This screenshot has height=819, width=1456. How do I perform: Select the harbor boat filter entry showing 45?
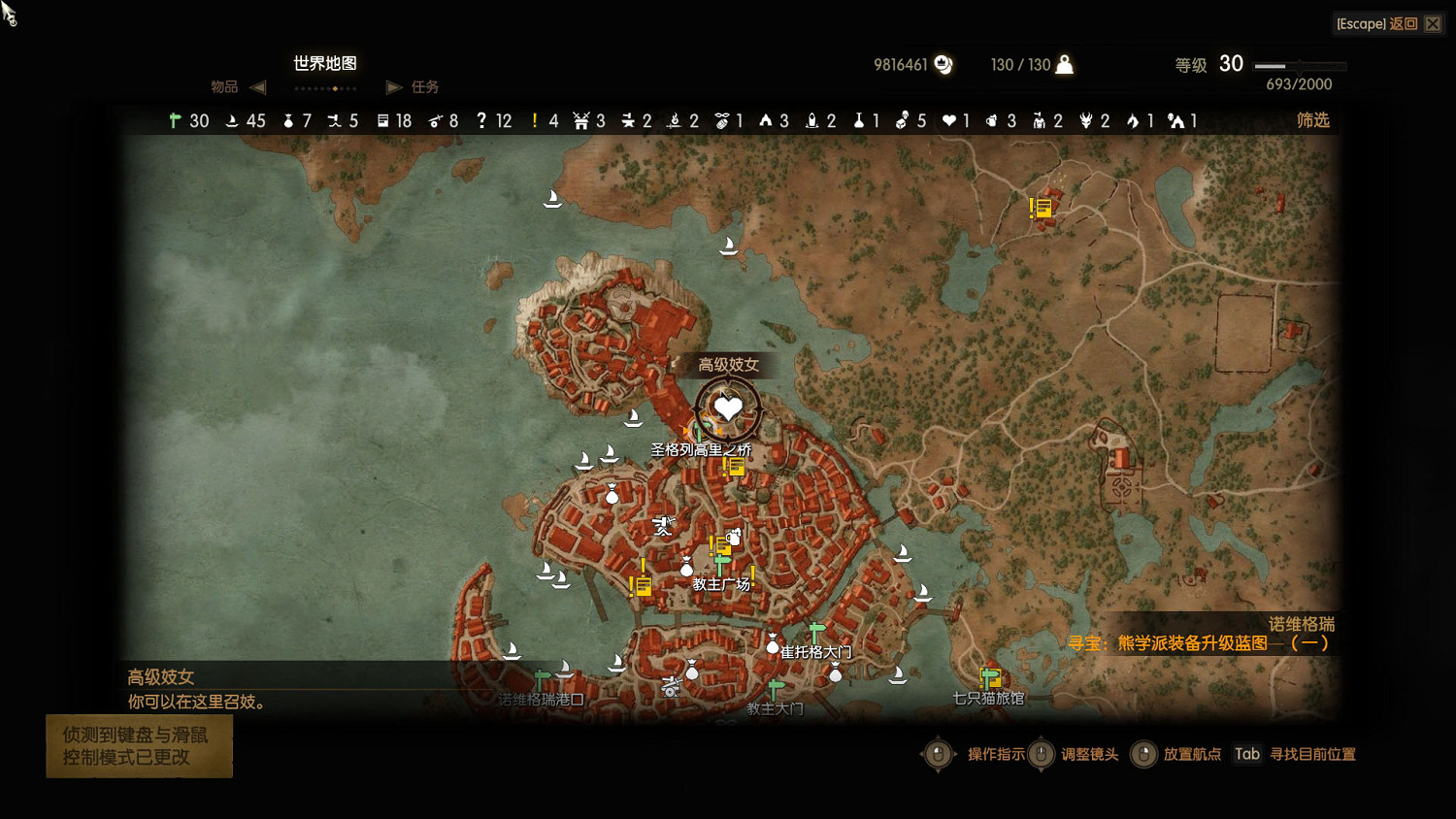[245, 121]
